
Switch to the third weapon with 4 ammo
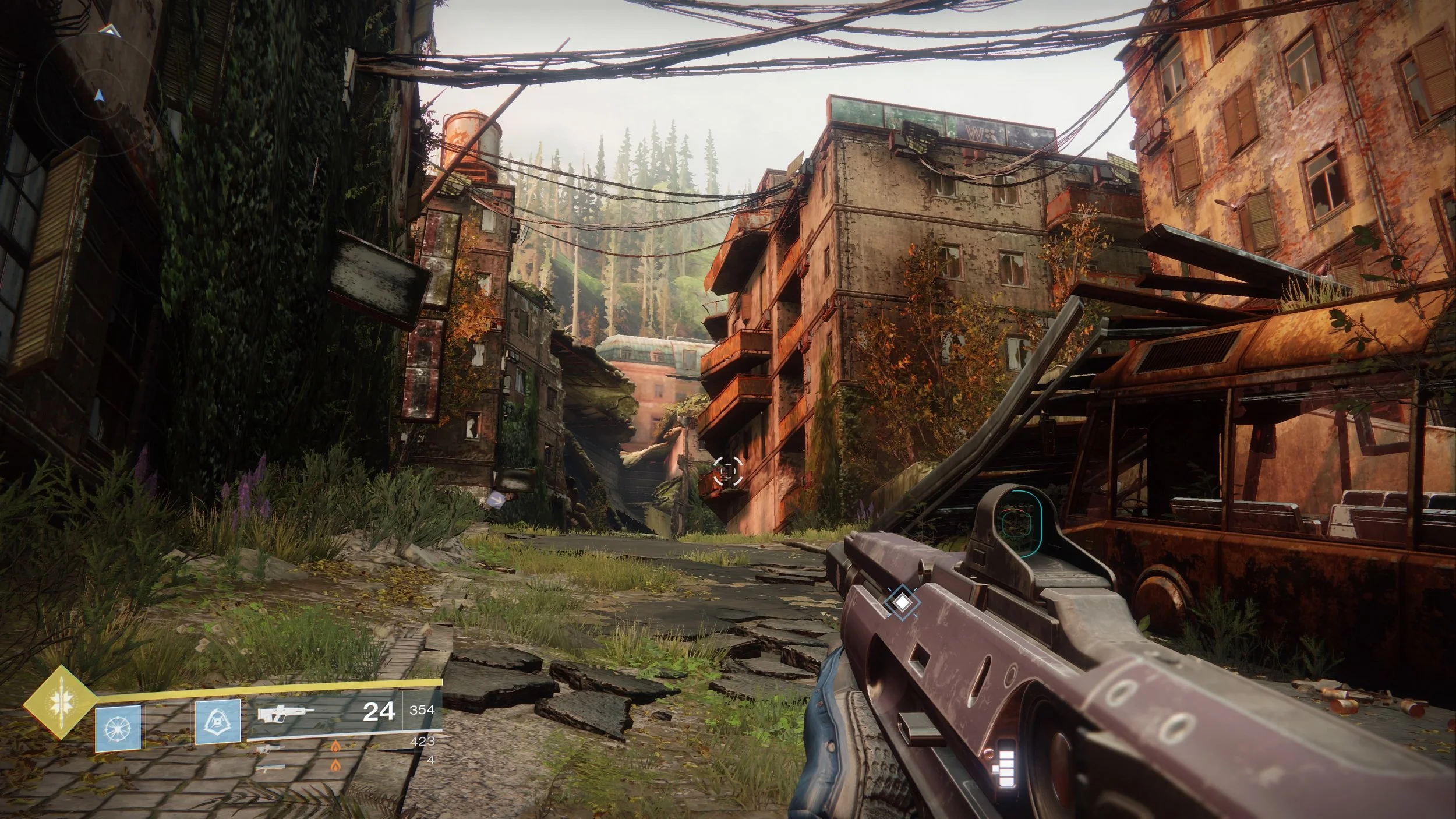[270, 768]
